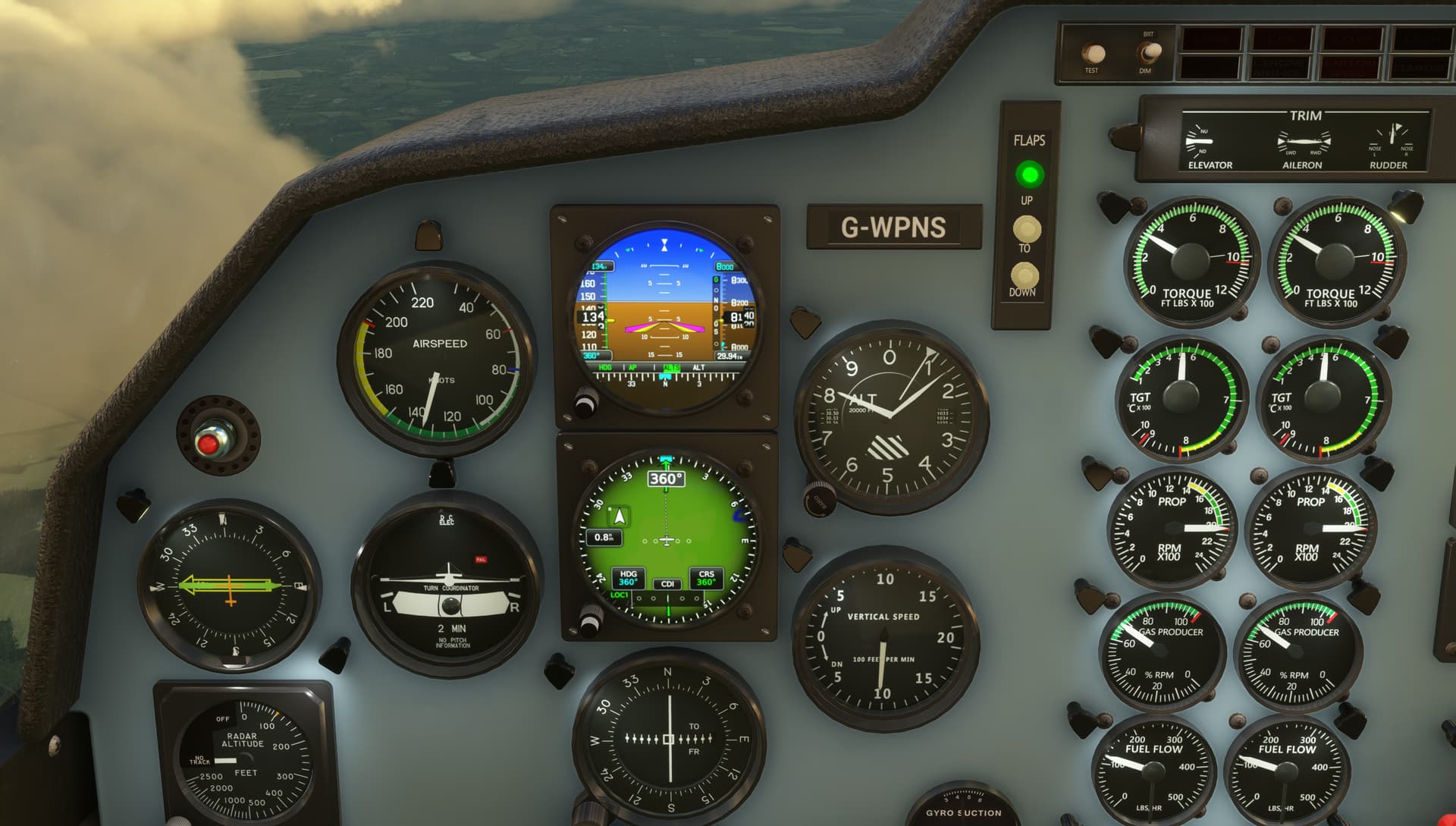The height and width of the screenshot is (826, 1456).
Task: Click the altimeter pressure setting knob
Action: pyautogui.click(x=819, y=498)
